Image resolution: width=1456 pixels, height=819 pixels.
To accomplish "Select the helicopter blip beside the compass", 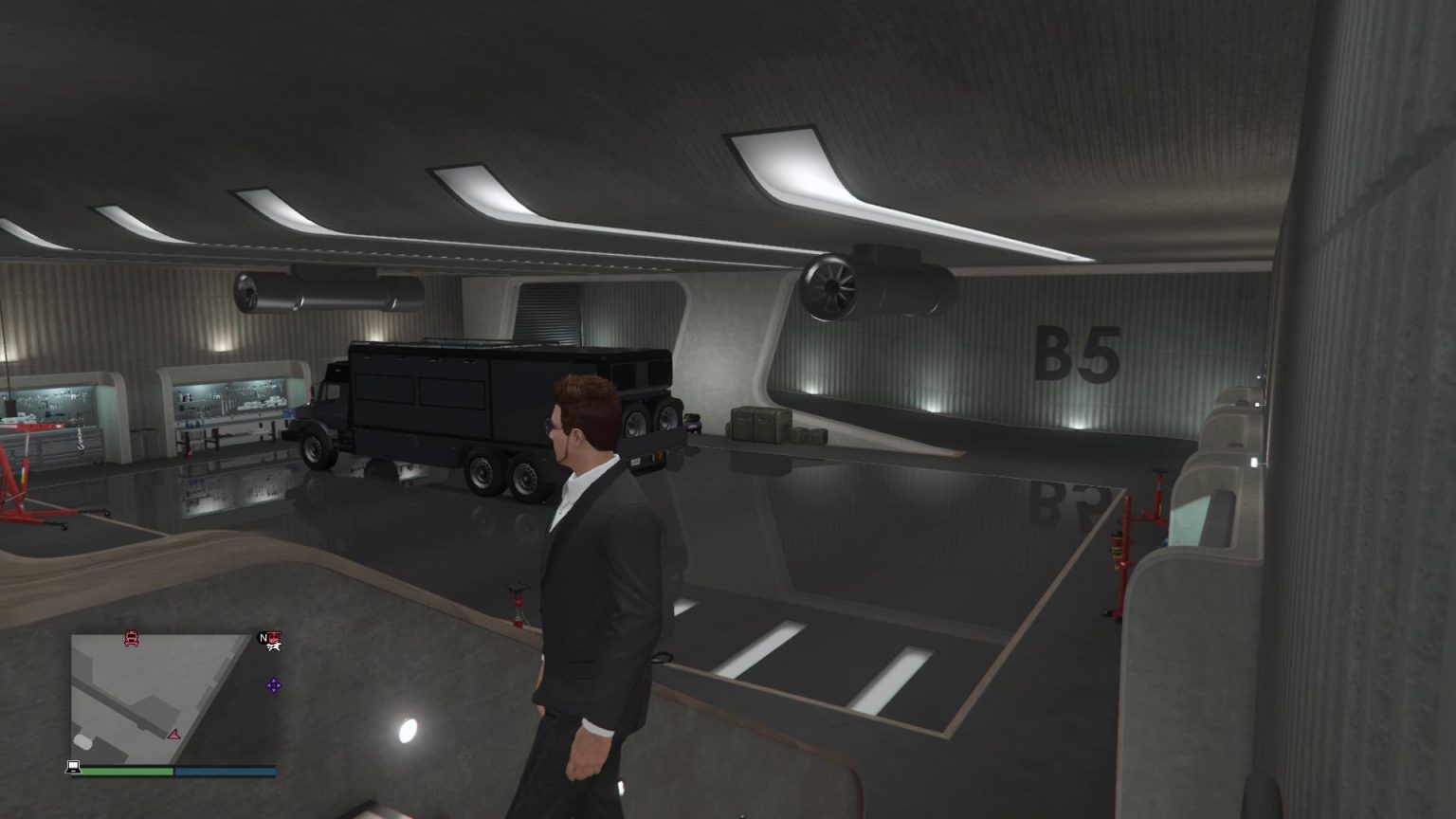I will [274, 638].
